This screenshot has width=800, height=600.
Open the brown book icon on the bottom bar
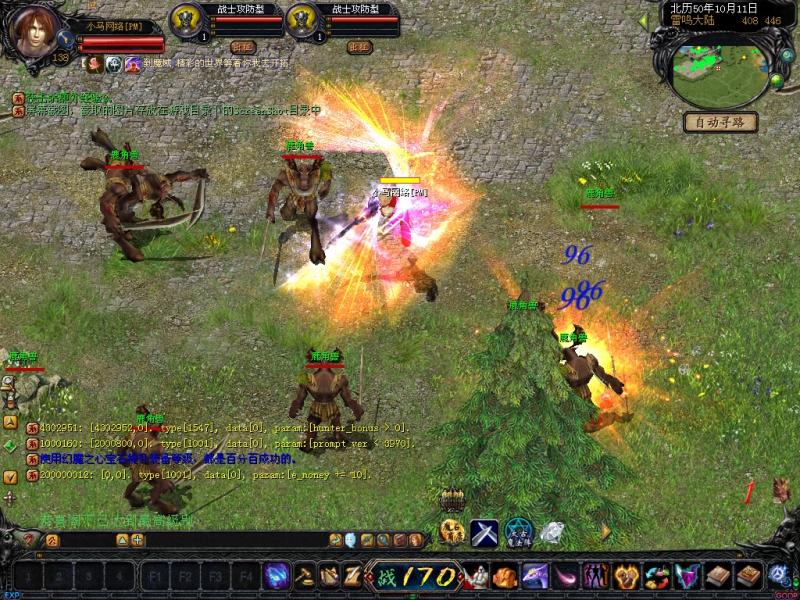[x=720, y=576]
